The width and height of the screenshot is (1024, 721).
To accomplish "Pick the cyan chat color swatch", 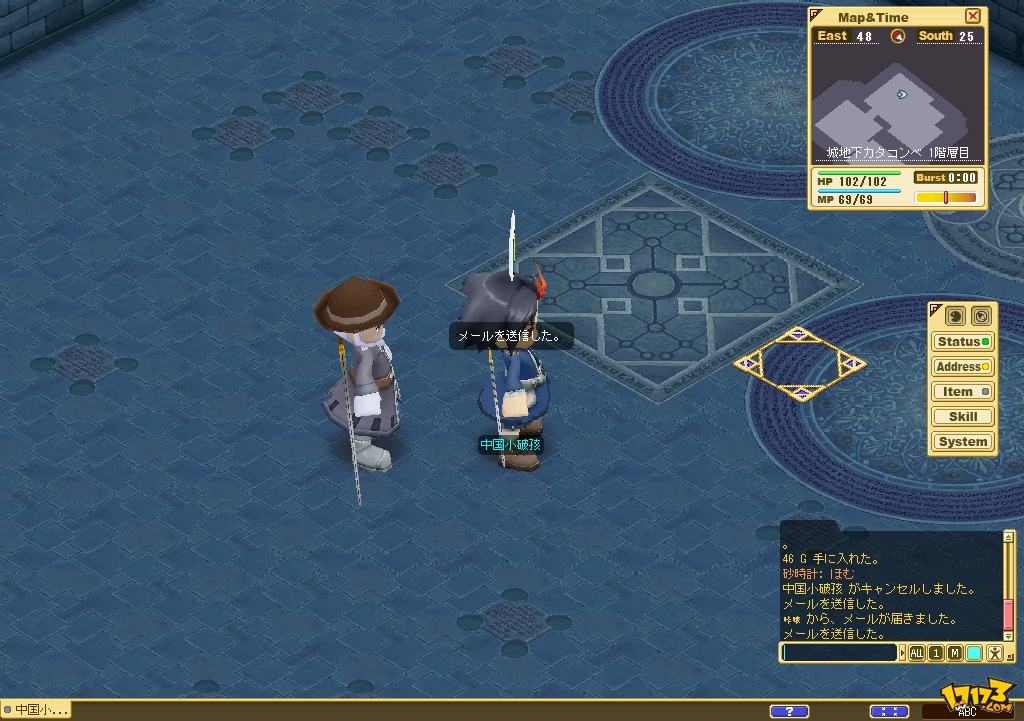I will [974, 653].
